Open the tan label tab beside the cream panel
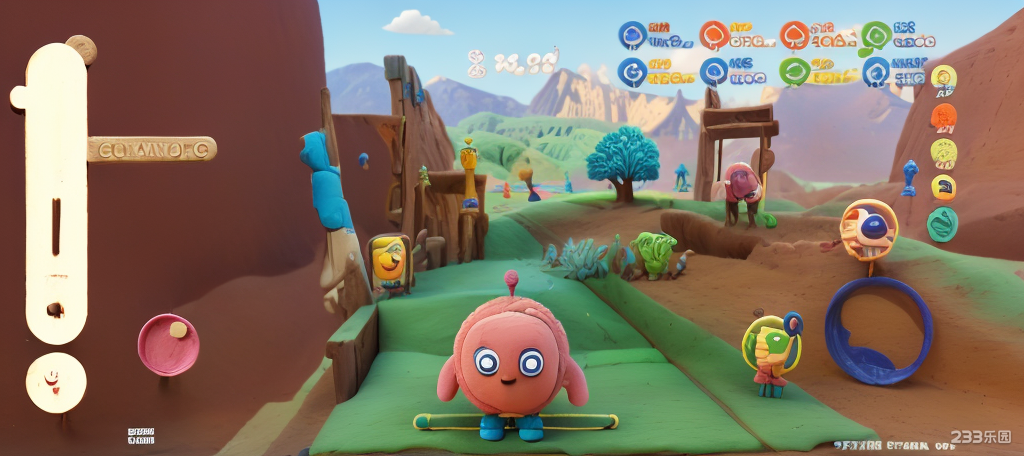Screen dimensions: 1024x456 (152, 150)
